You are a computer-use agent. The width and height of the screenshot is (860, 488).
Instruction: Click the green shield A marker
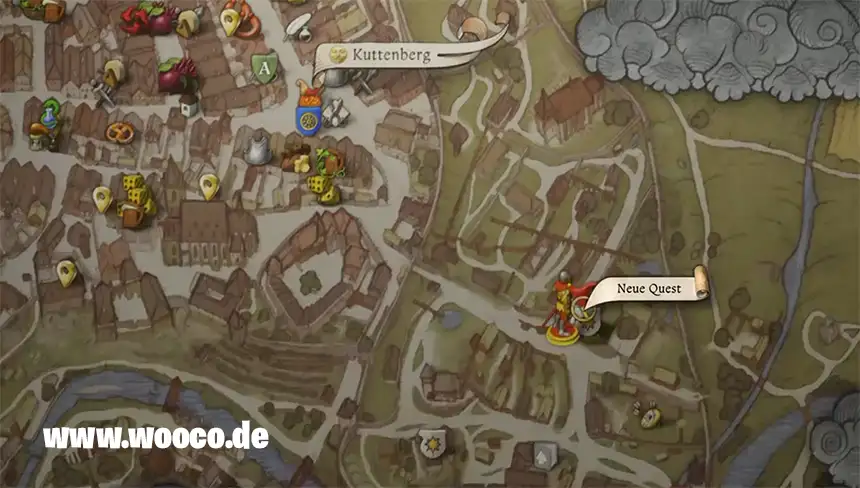coord(263,68)
